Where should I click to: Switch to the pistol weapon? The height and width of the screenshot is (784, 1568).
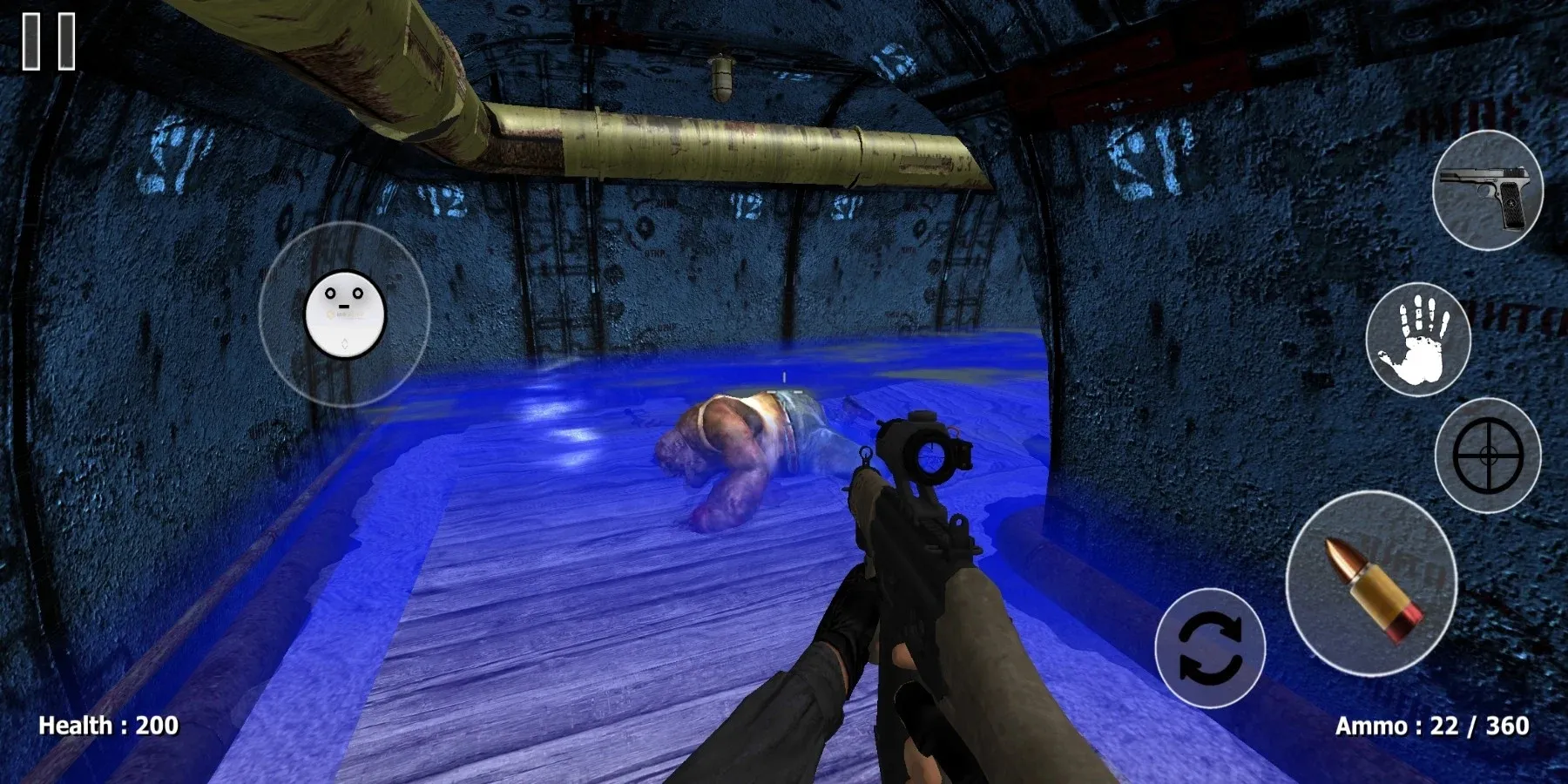pyautogui.click(x=1488, y=191)
